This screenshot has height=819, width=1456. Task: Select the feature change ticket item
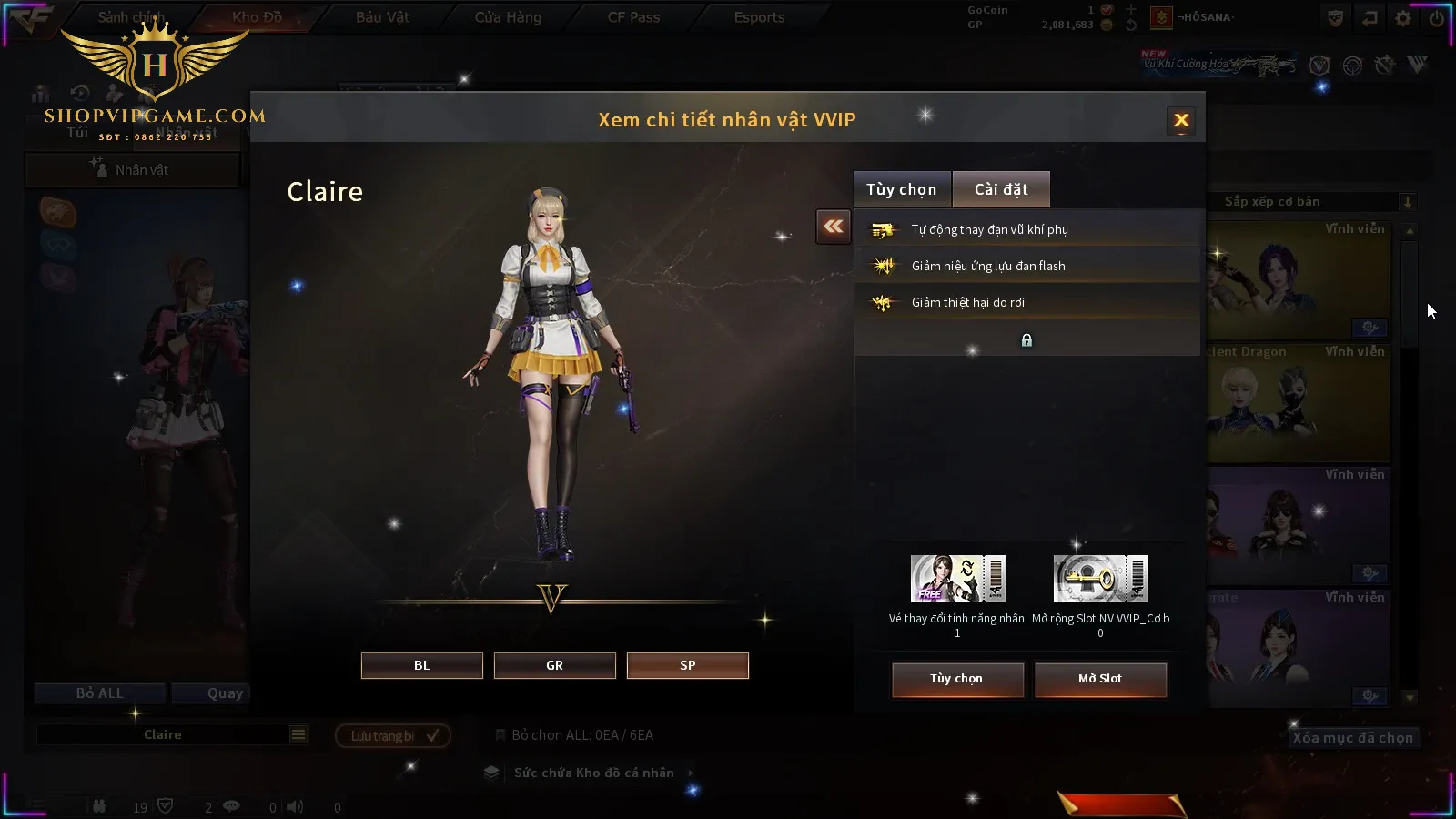(957, 579)
